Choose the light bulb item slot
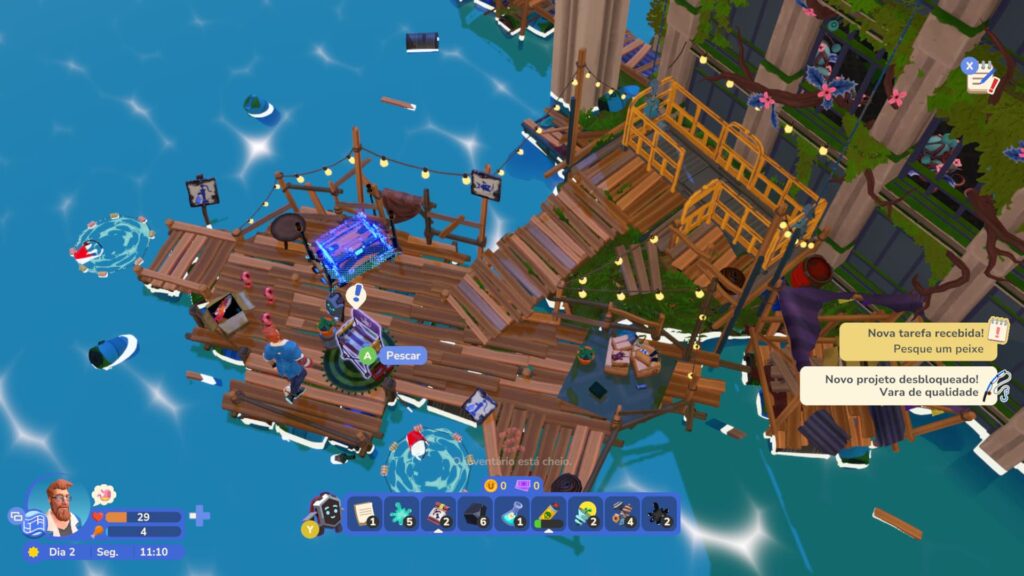The width and height of the screenshot is (1024, 576). click(x=586, y=514)
